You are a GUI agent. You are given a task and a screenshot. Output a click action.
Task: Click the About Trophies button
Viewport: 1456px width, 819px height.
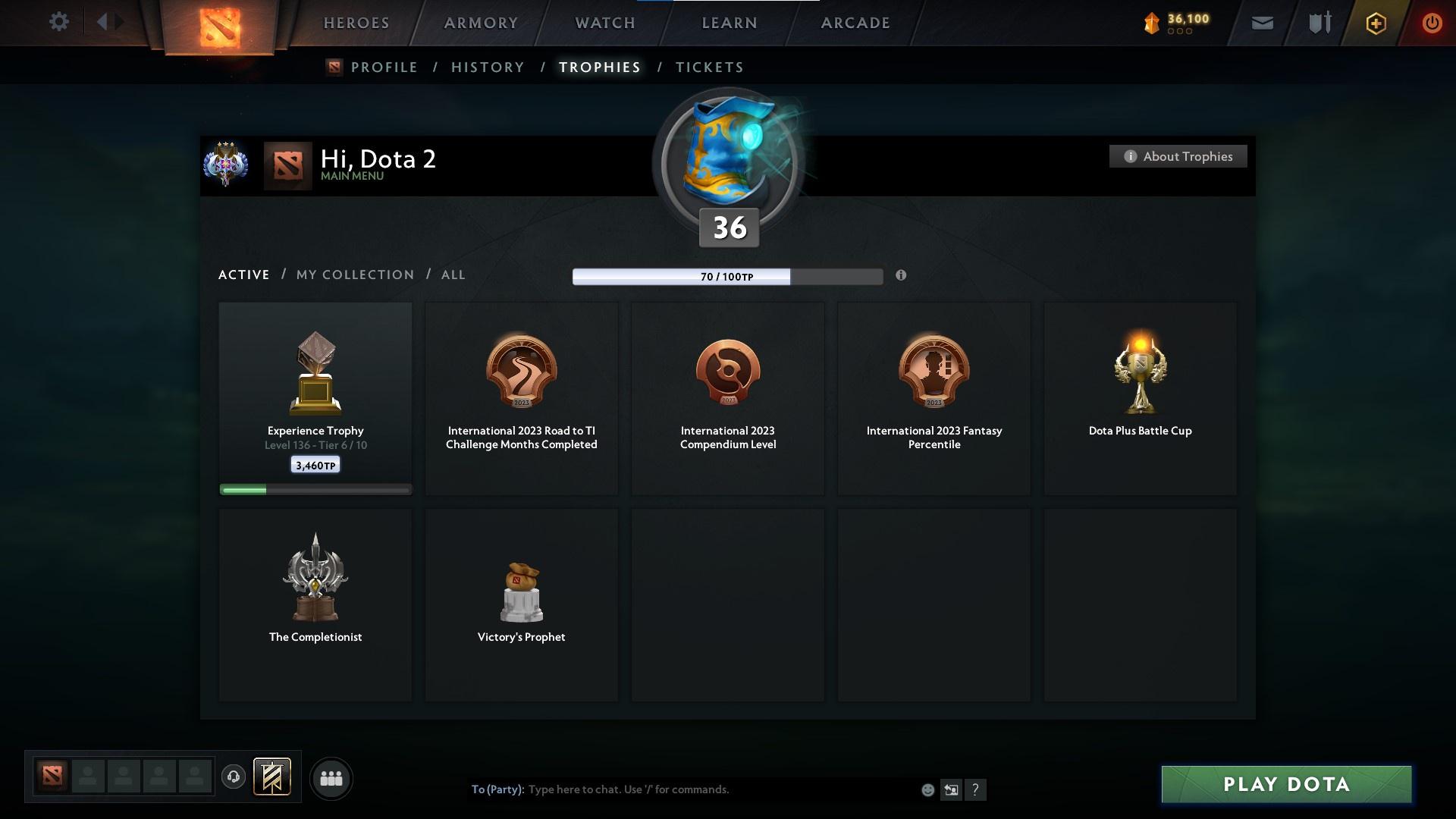pyautogui.click(x=1178, y=156)
